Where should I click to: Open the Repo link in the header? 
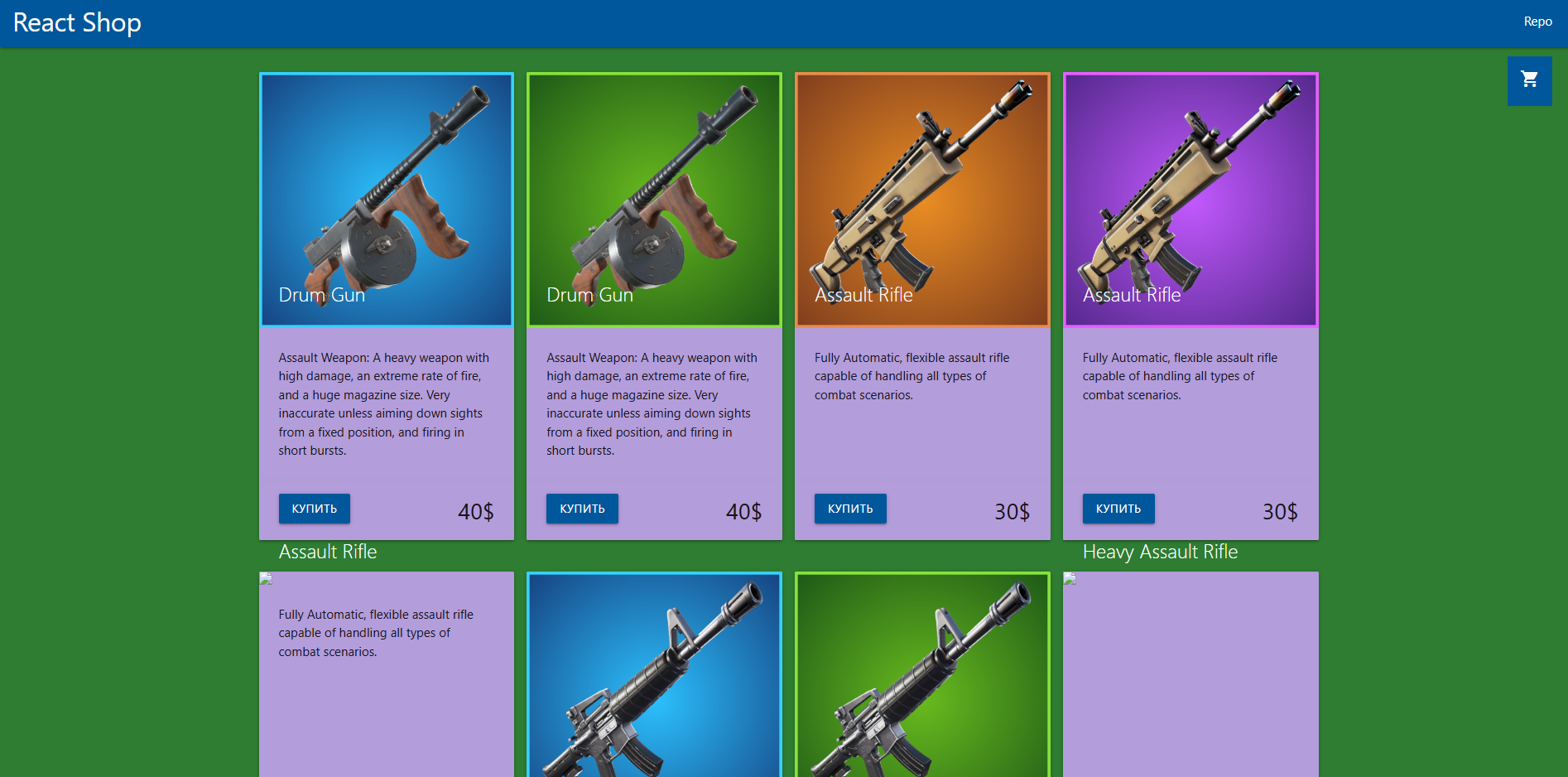click(1537, 22)
